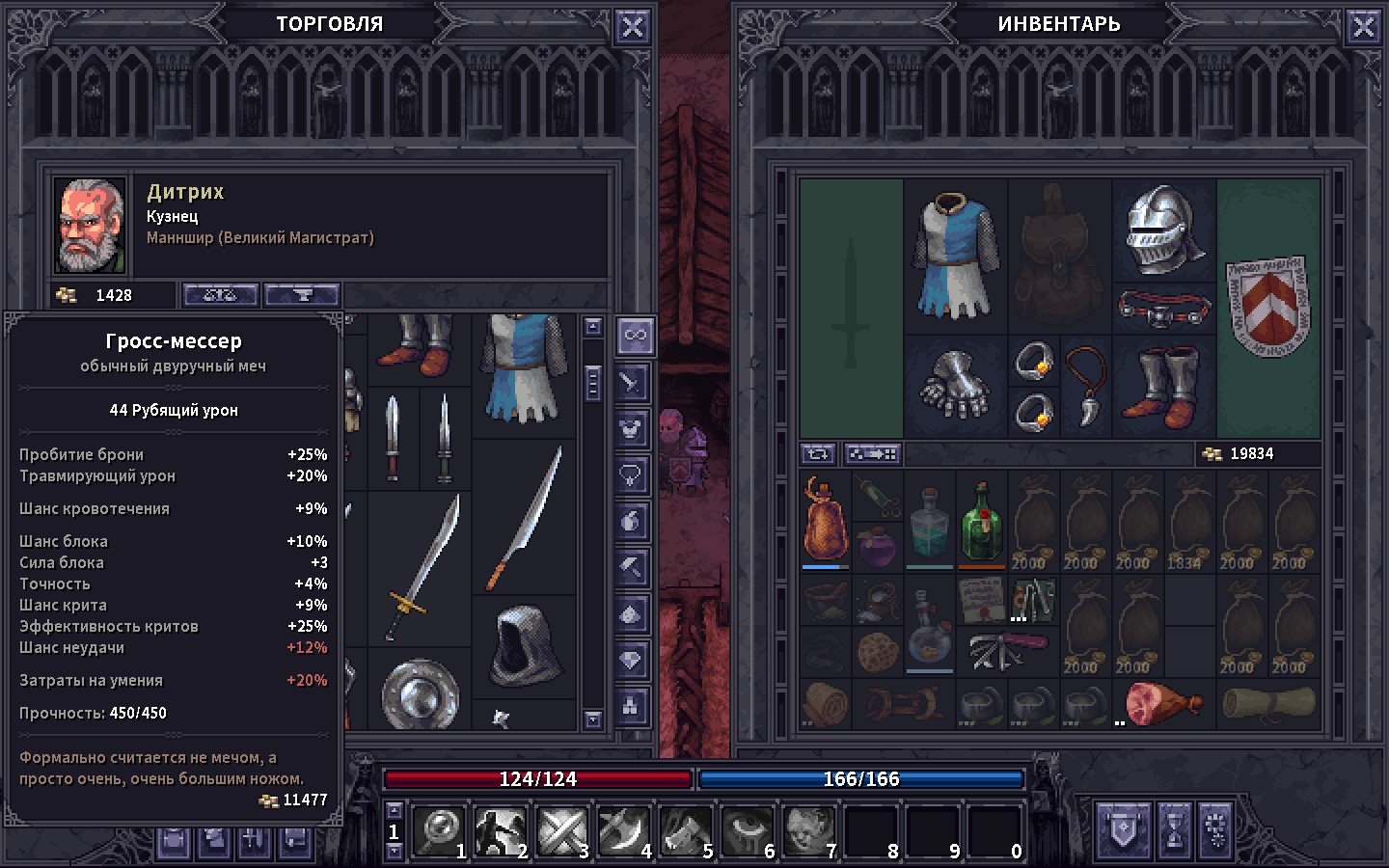Close the Торговля trade window
1389x868 pixels.
(633, 27)
